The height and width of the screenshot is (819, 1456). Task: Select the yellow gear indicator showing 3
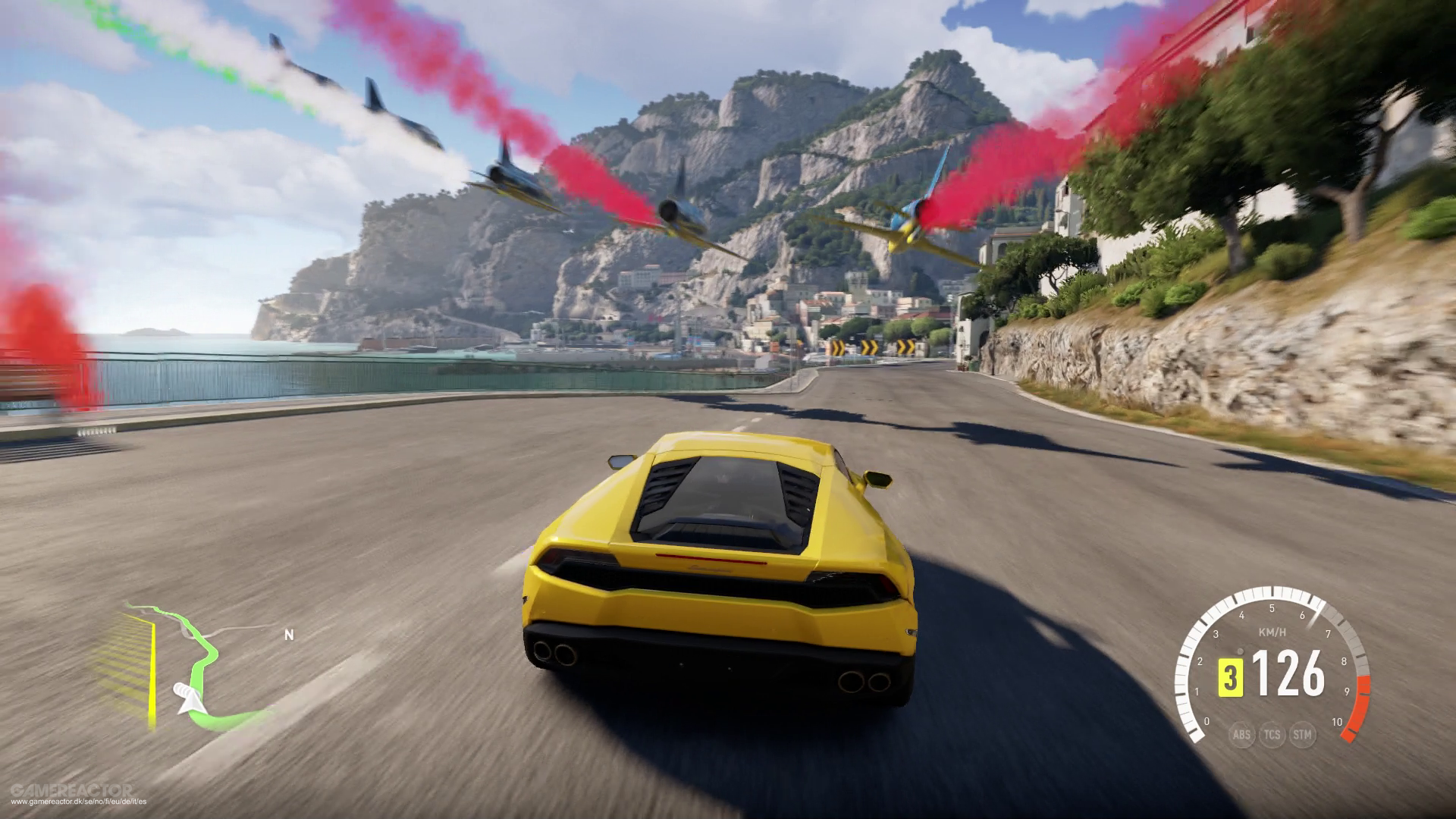pos(1231,677)
